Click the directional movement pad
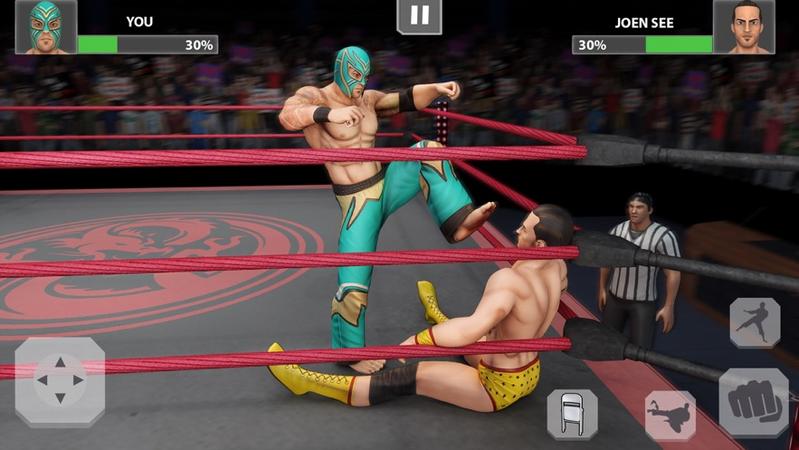The height and width of the screenshot is (450, 799). (x=59, y=382)
